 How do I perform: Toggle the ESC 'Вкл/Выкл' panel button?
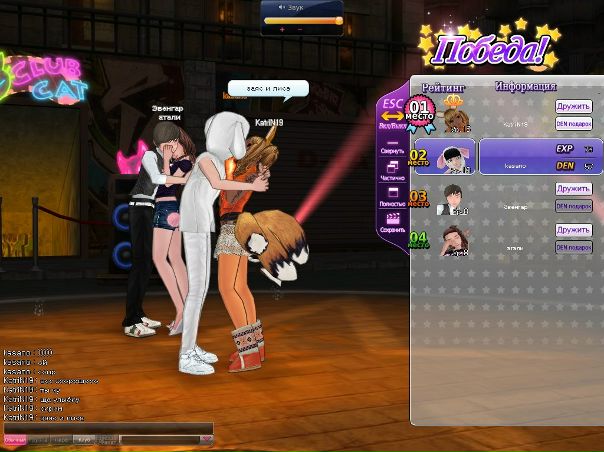[x=391, y=111]
